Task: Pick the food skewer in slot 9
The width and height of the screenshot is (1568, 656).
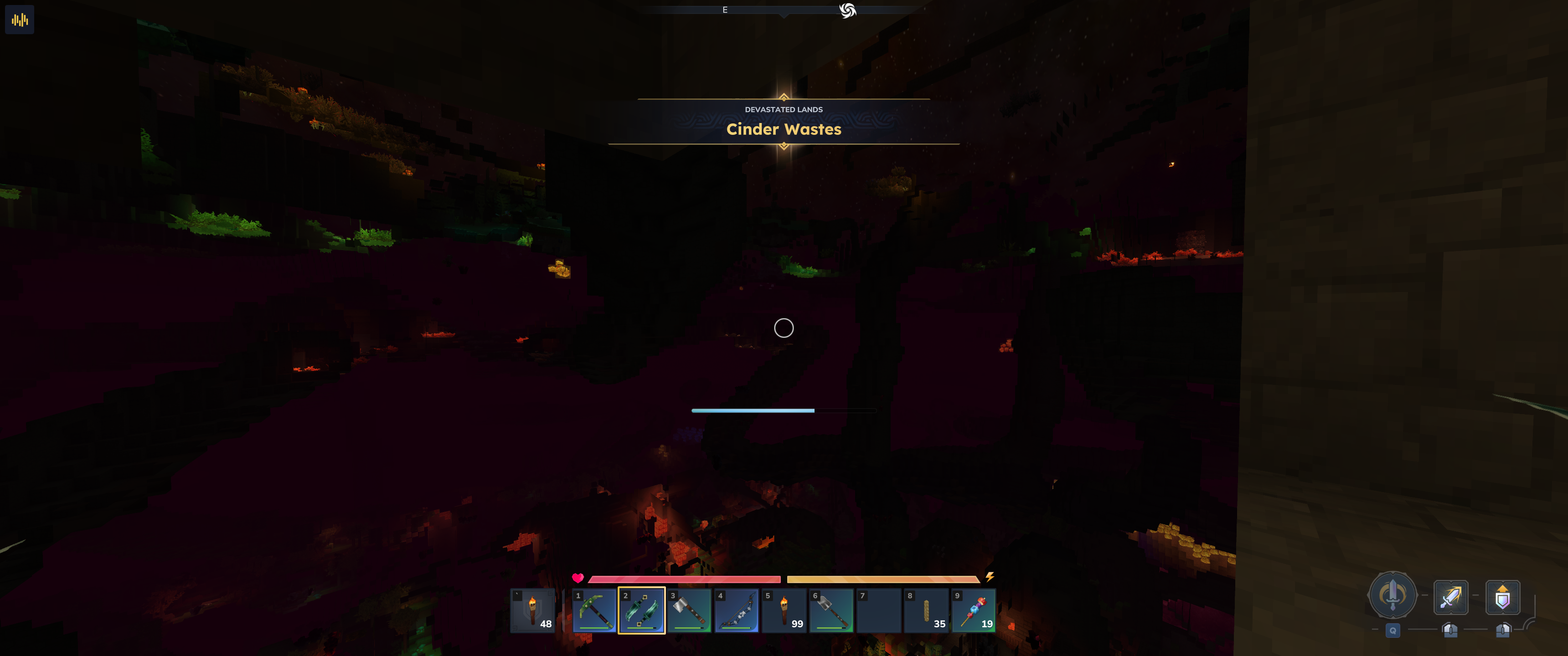Action: (974, 610)
